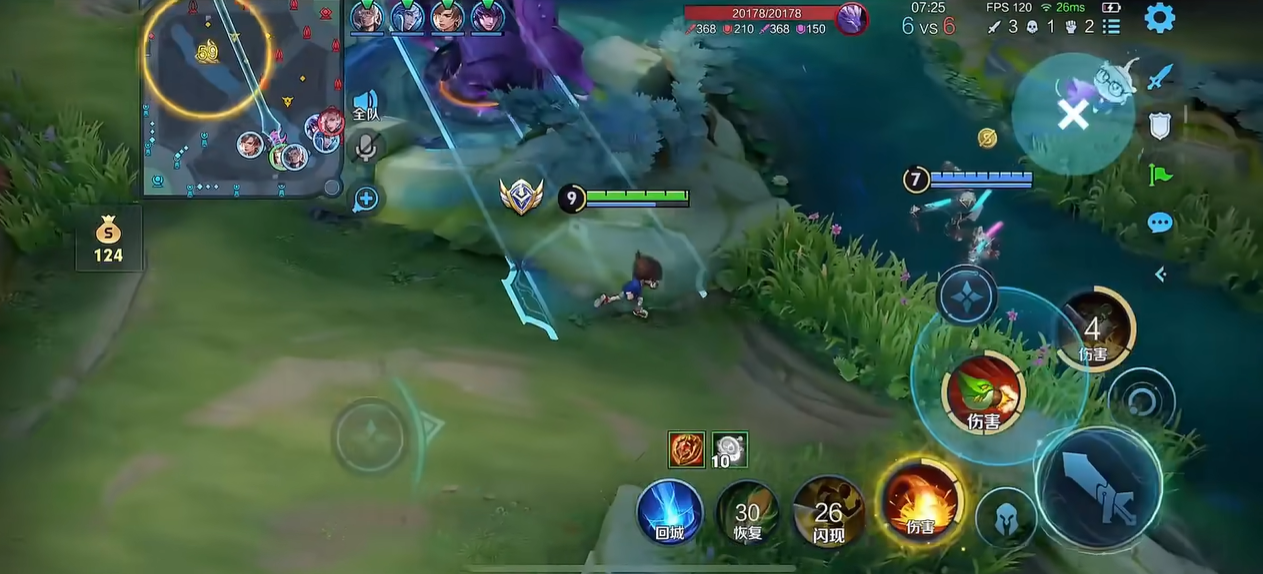Cast the glowing fire 伤害 skill
The image size is (1263, 574).
[x=919, y=502]
